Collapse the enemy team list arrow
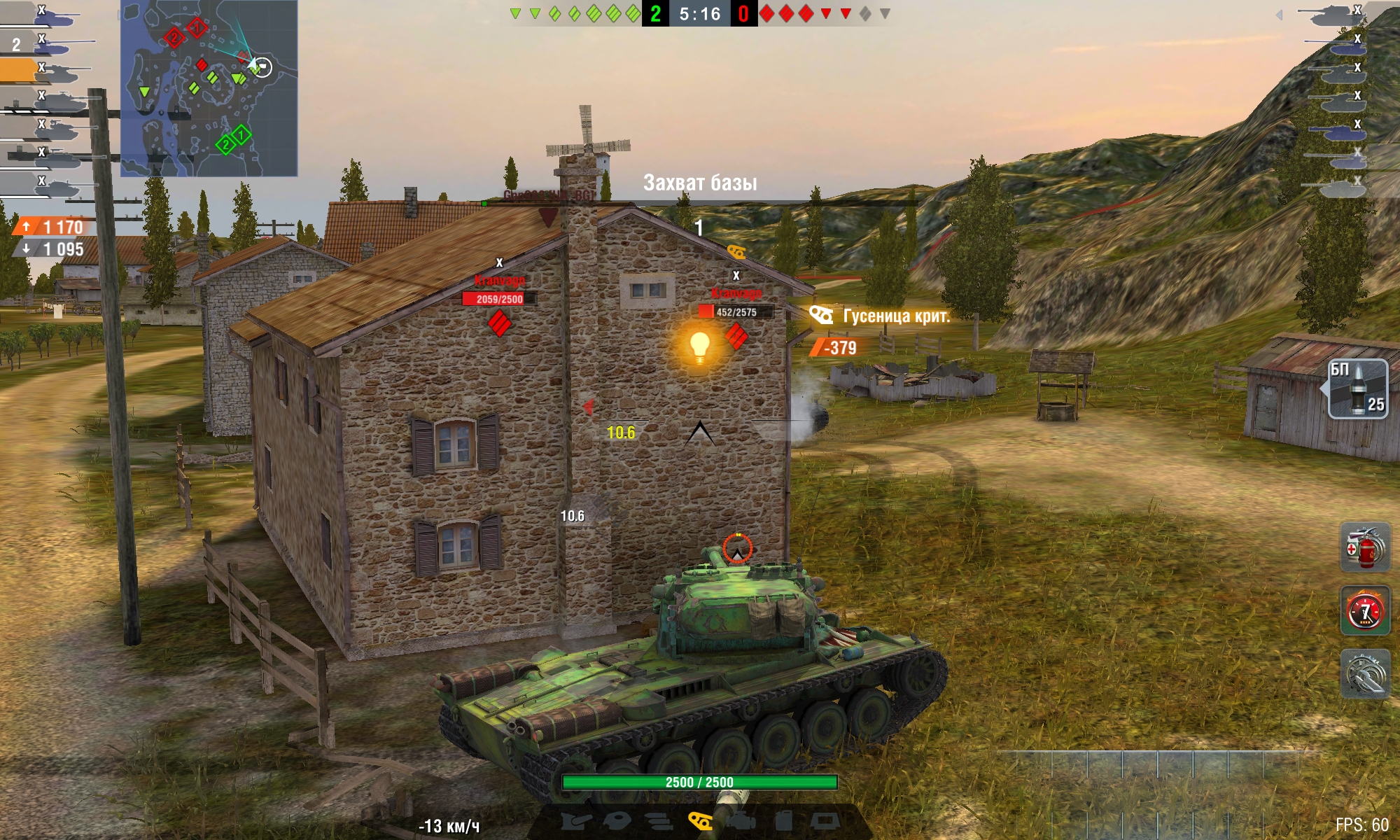The image size is (1400, 840). coord(1279,15)
